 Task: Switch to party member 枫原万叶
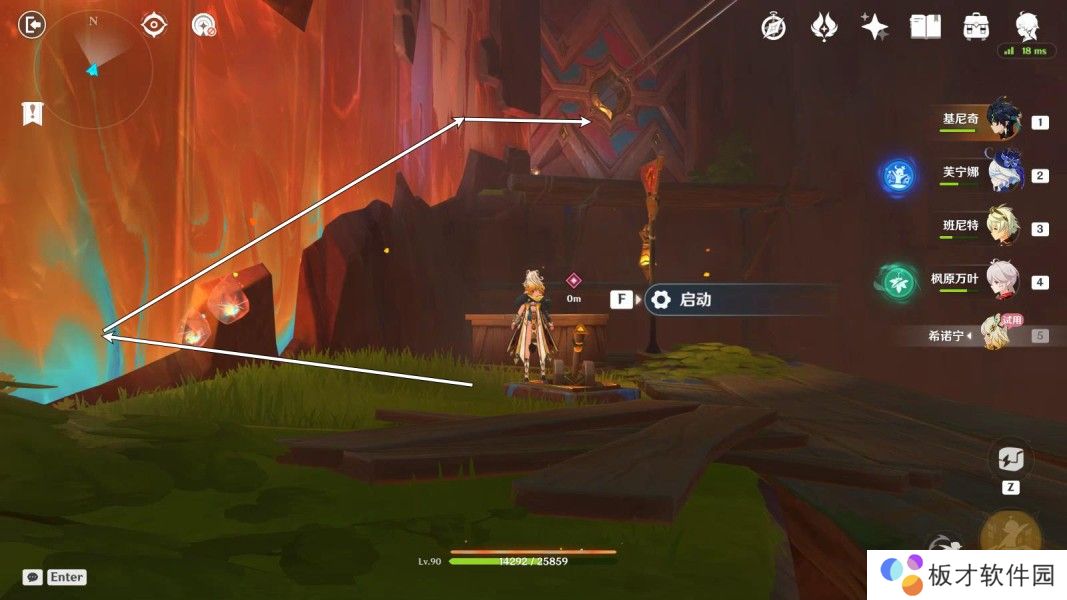[x=1002, y=280]
